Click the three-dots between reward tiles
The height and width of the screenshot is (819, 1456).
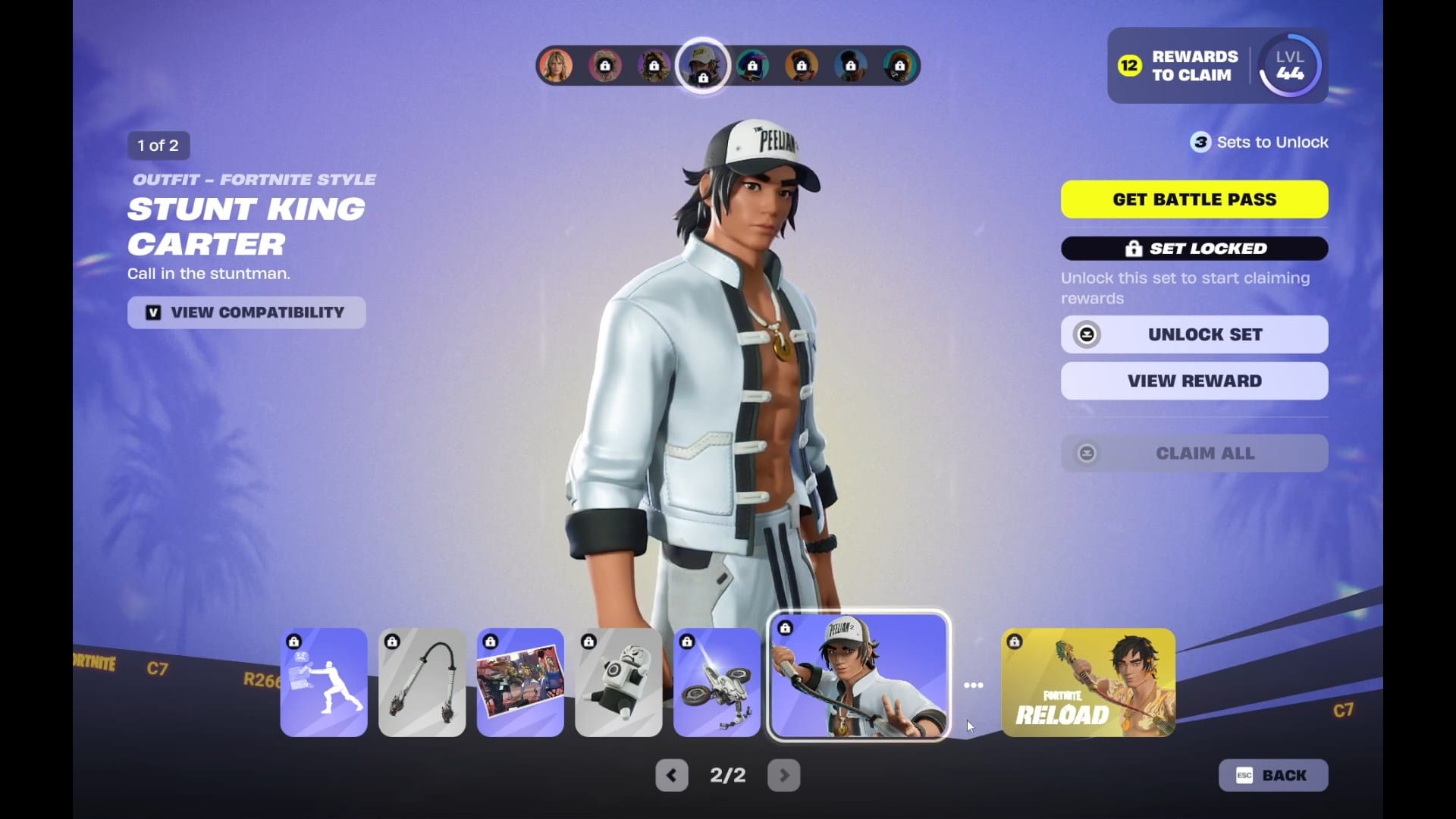pos(974,685)
